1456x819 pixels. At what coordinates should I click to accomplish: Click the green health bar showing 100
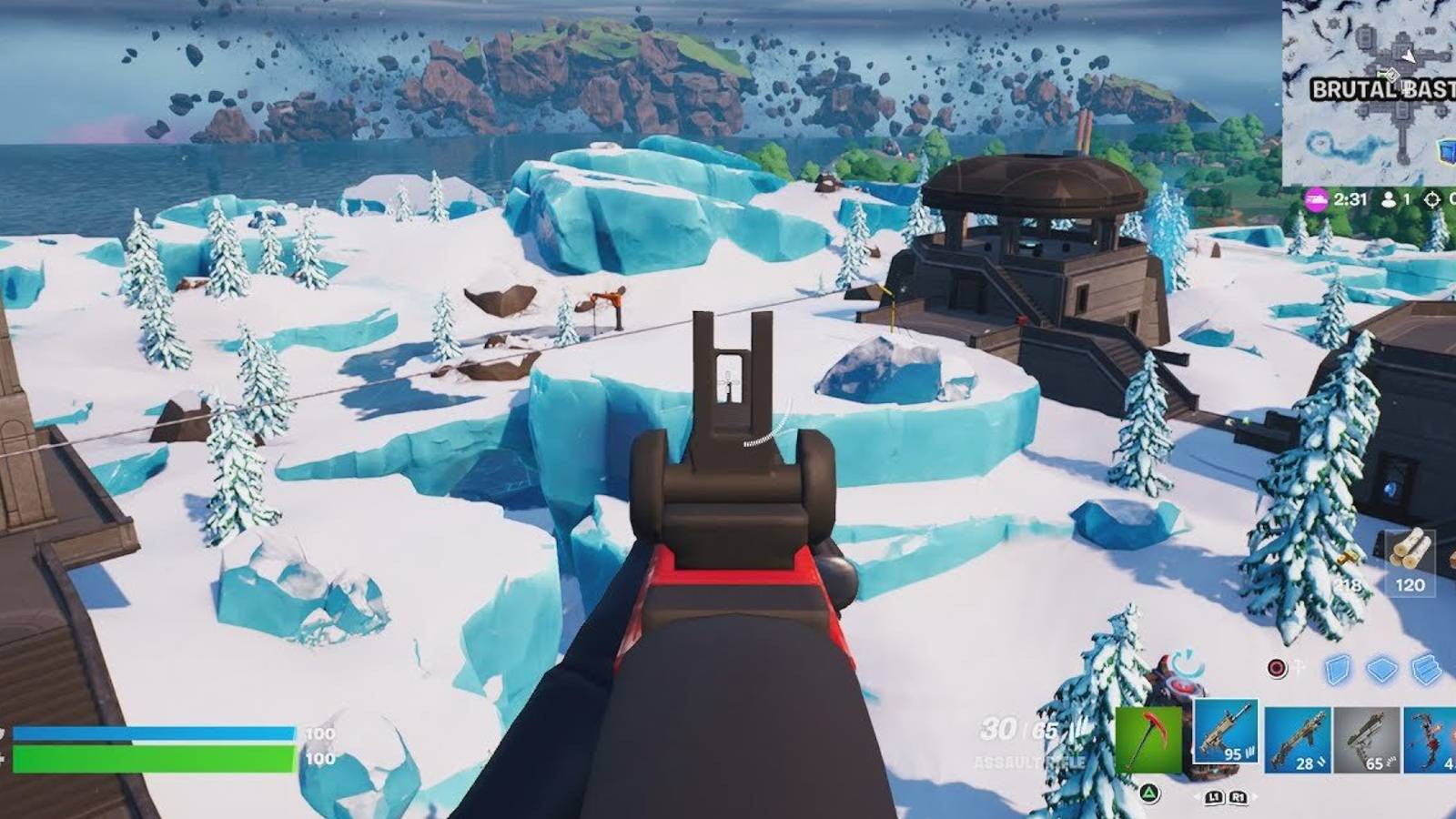pos(155,757)
